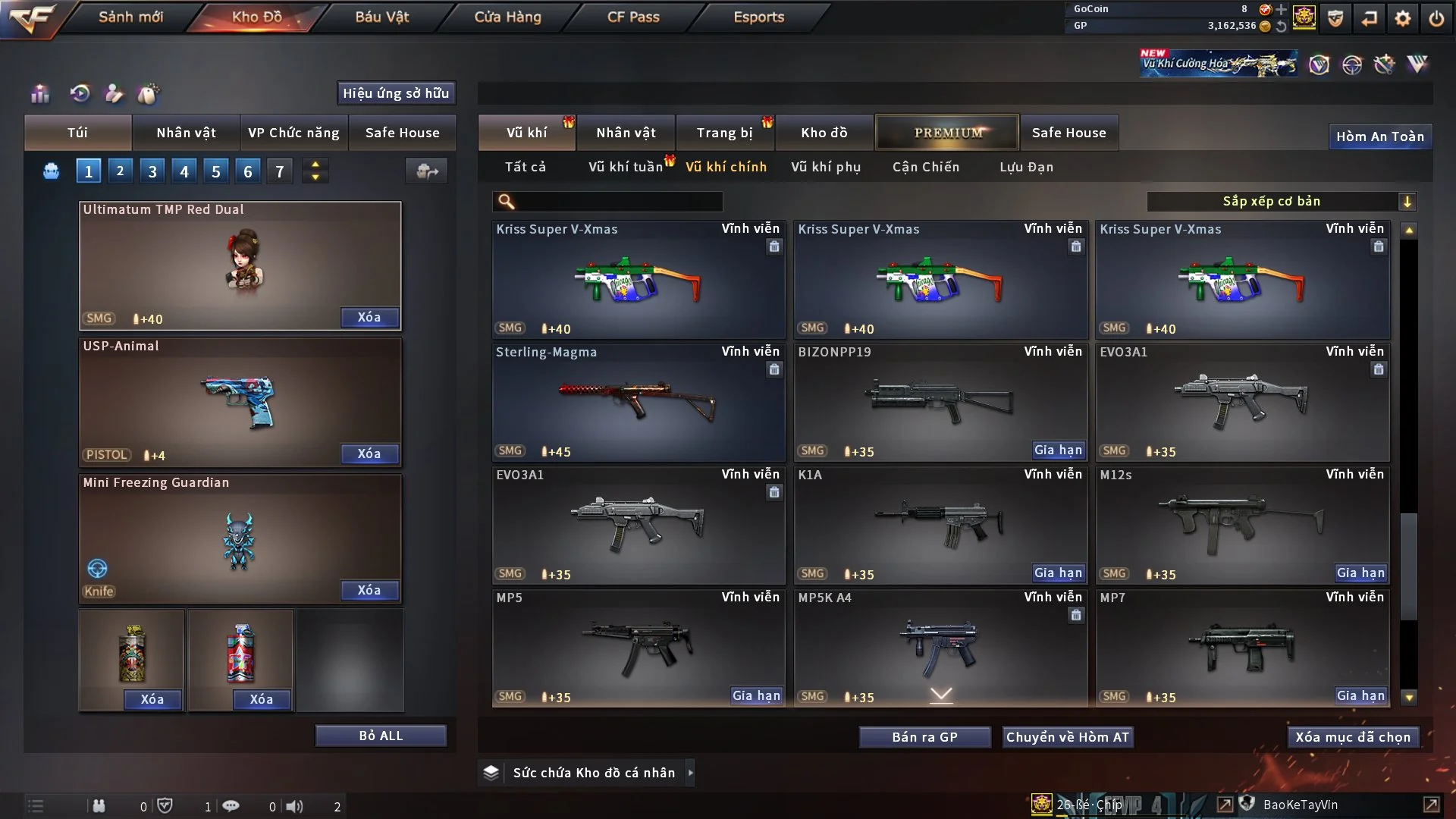Select the Sterling-Magma weapon card

coord(638,402)
